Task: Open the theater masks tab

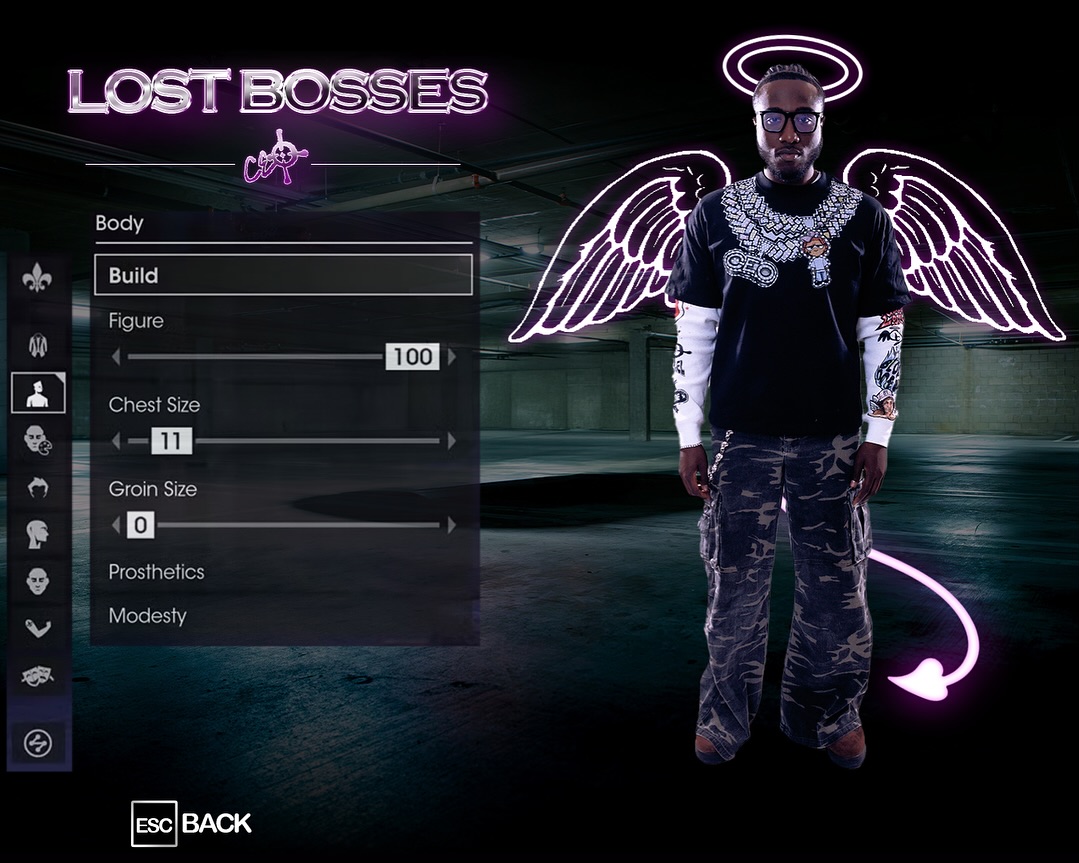Action: 38,676
